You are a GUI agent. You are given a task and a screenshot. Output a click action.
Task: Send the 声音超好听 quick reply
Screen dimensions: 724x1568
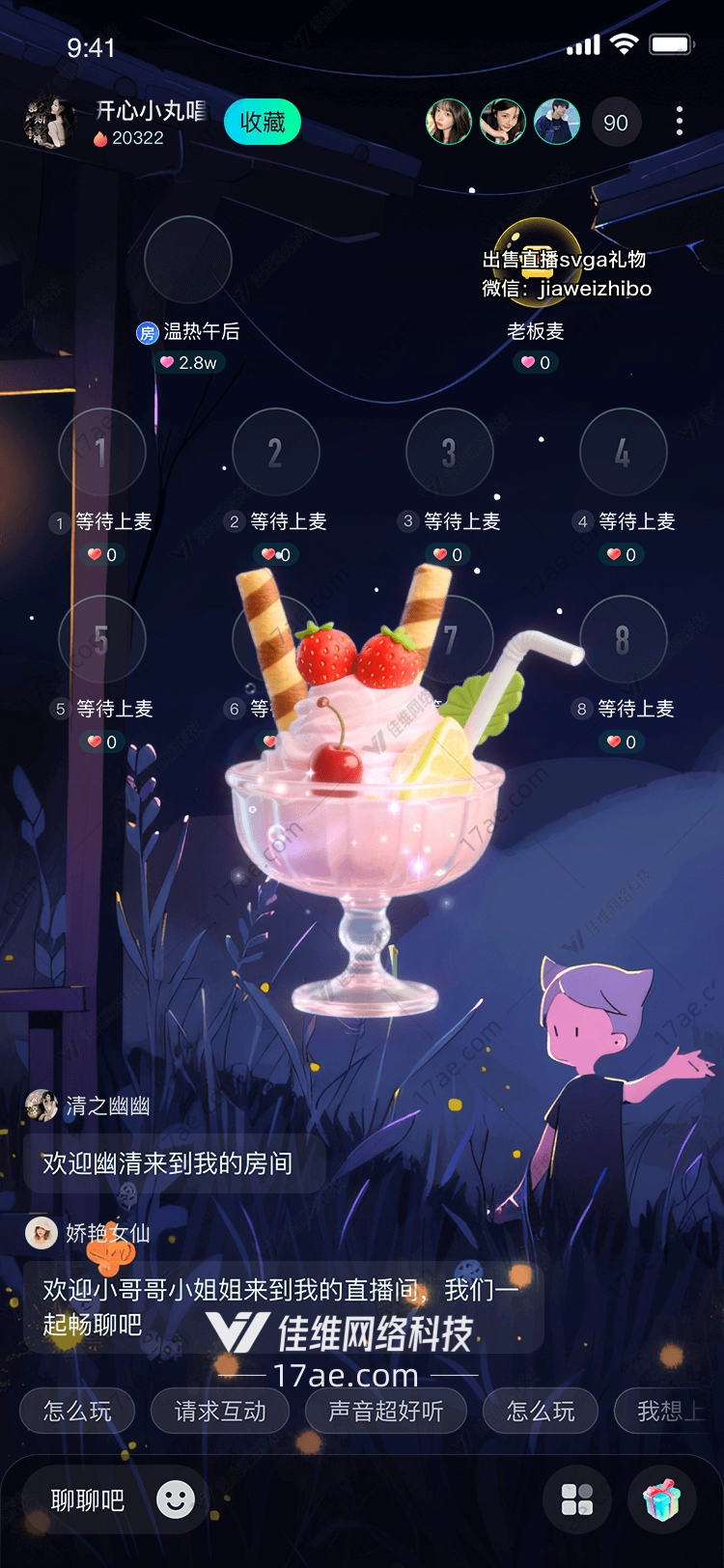(x=386, y=1412)
